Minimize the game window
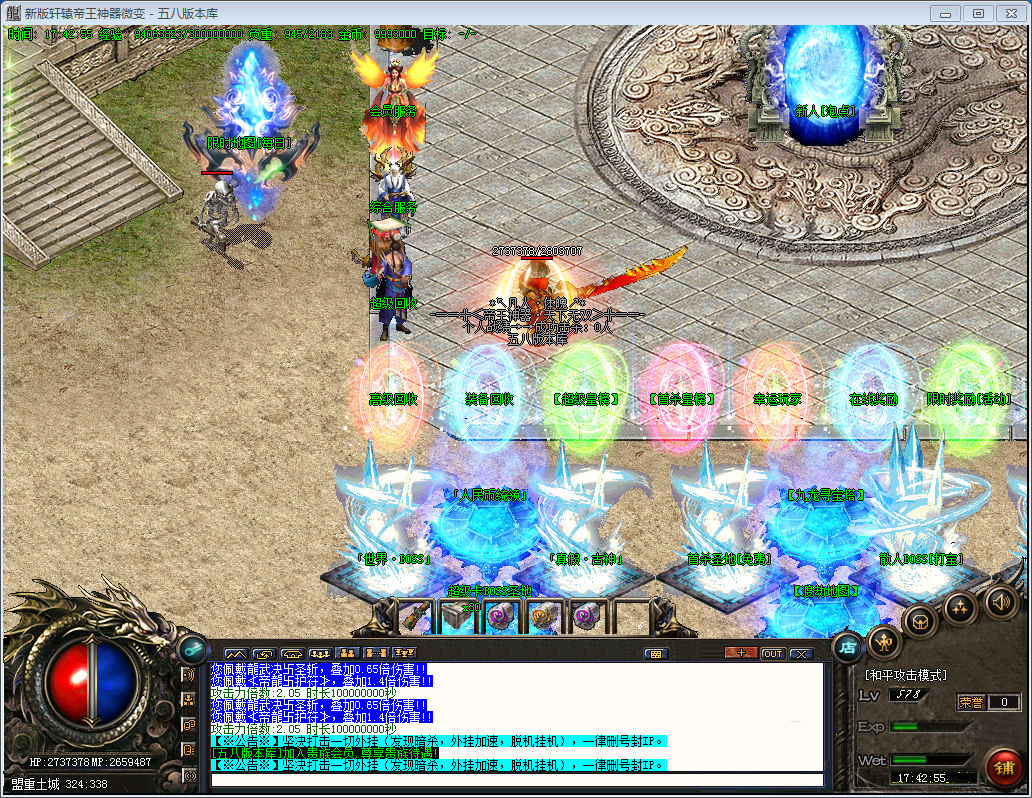The image size is (1032, 798). tap(946, 13)
